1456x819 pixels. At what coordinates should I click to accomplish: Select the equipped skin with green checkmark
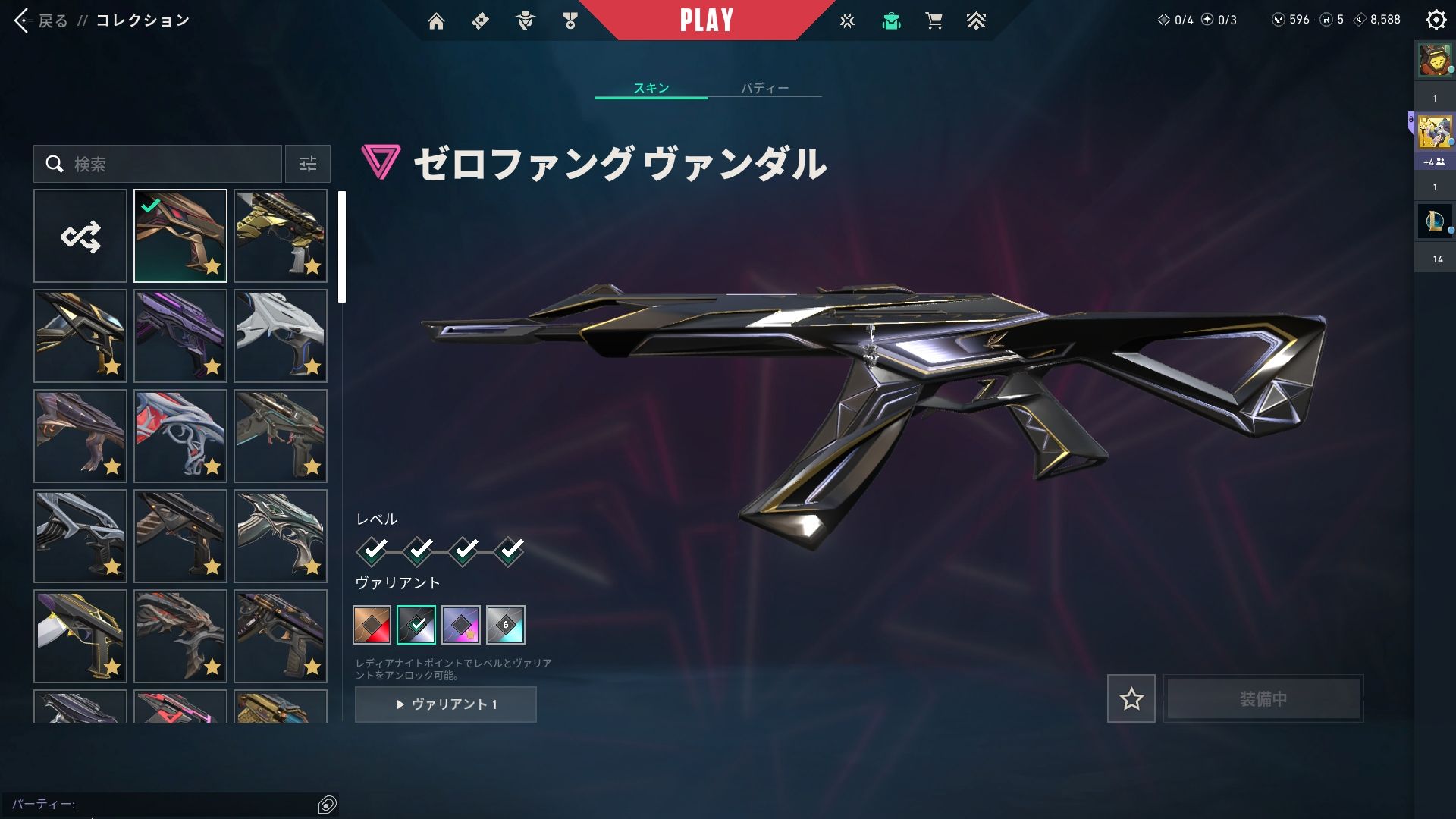point(180,236)
